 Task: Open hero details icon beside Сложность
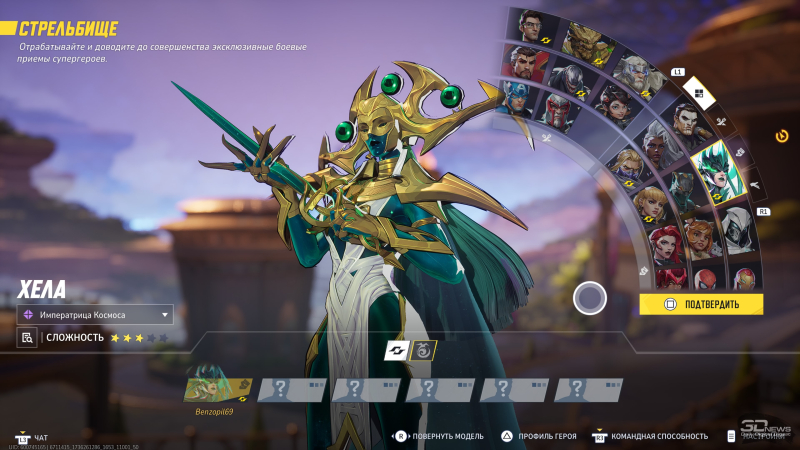tap(27, 338)
